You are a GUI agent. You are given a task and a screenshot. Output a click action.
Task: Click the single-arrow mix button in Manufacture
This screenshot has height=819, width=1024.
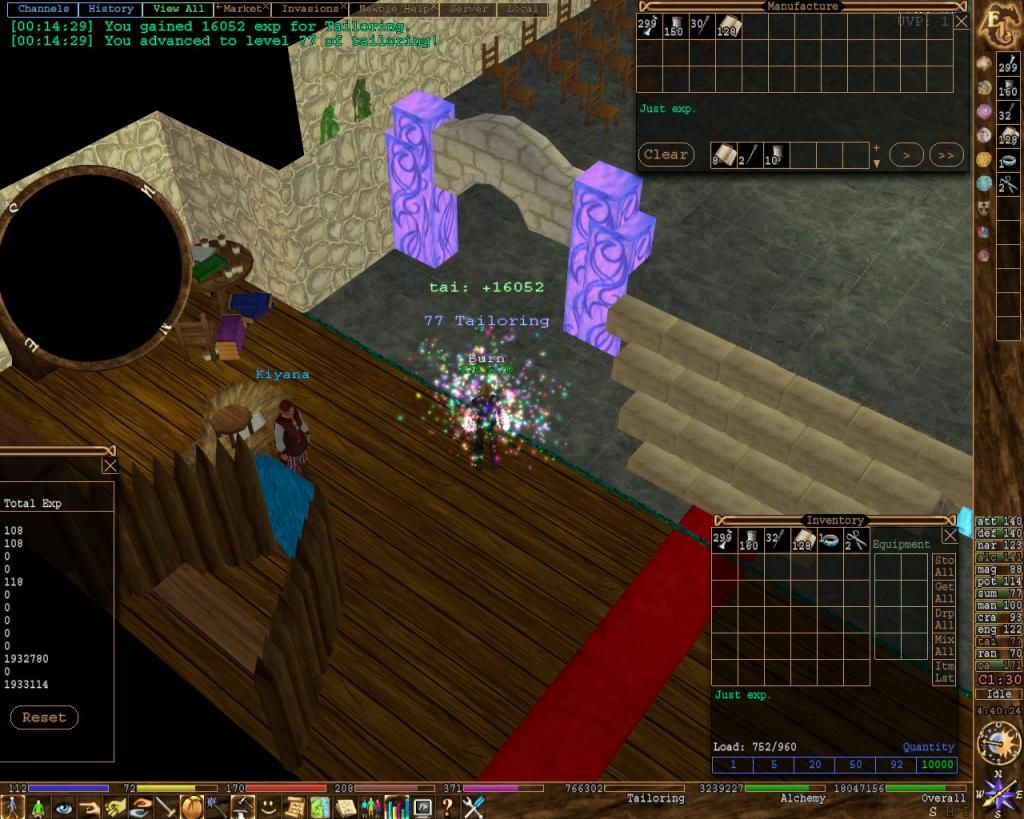906,155
